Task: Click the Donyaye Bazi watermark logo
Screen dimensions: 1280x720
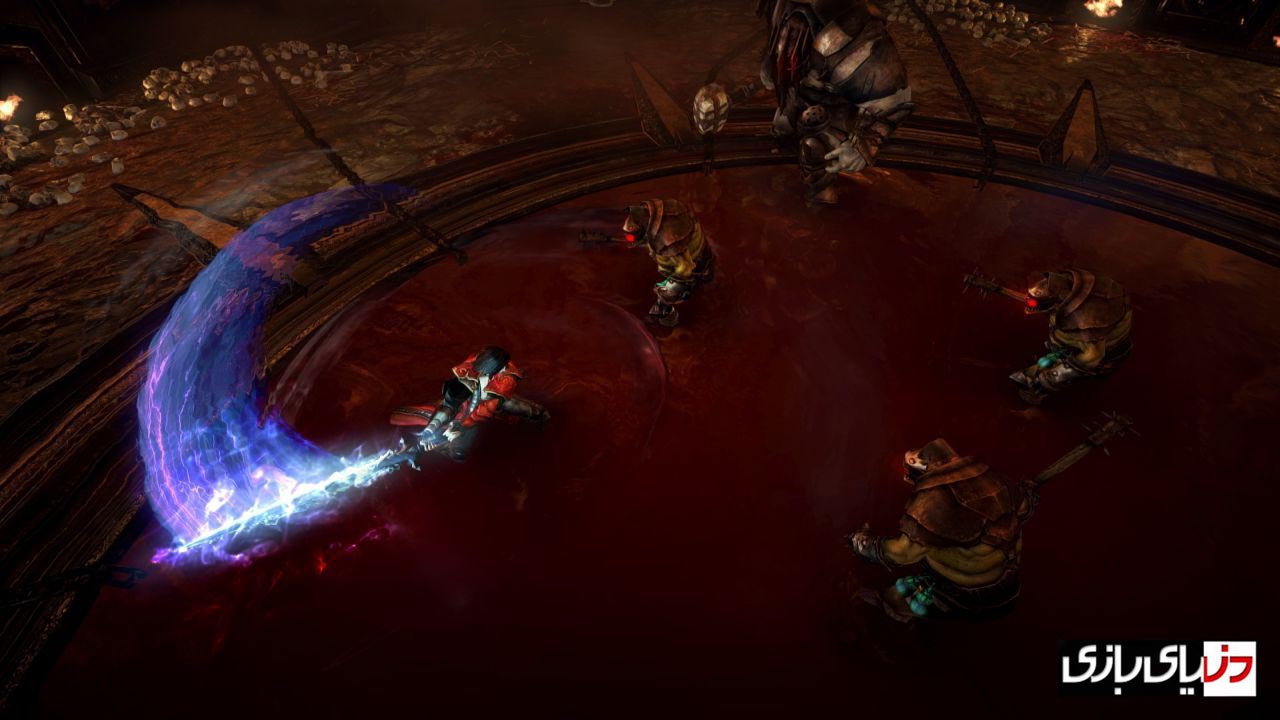Action: pos(1158,667)
